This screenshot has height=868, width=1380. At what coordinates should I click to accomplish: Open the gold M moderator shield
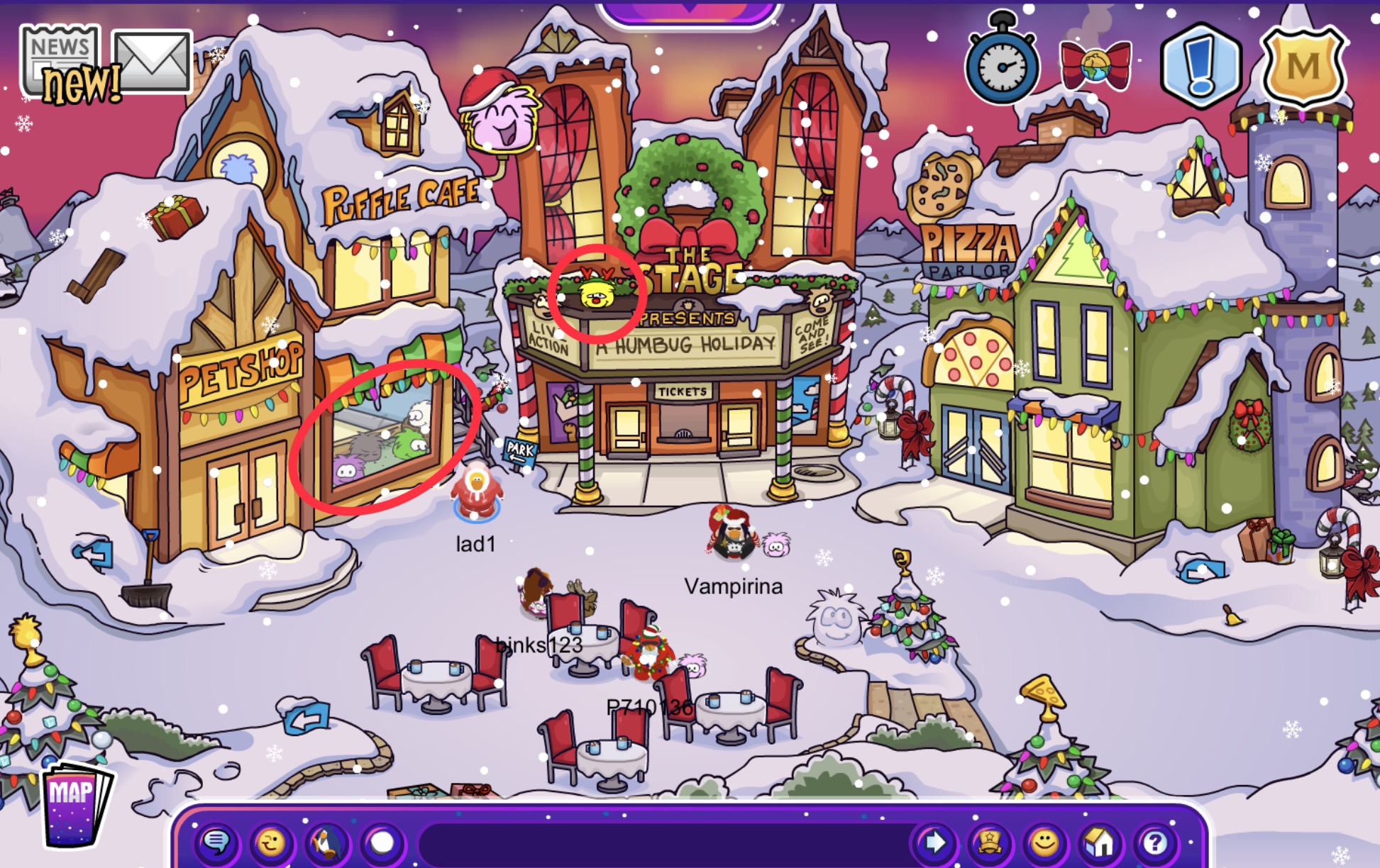[x=1303, y=65]
